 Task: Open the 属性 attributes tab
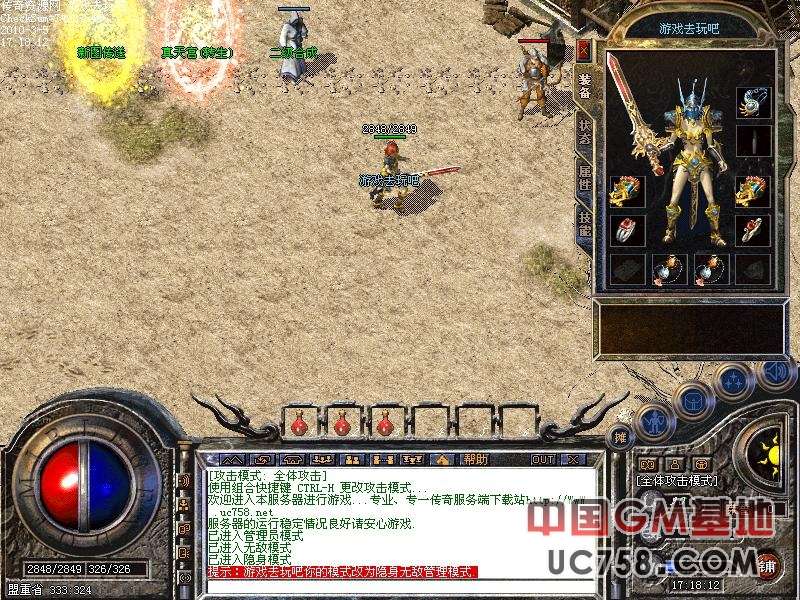point(584,180)
